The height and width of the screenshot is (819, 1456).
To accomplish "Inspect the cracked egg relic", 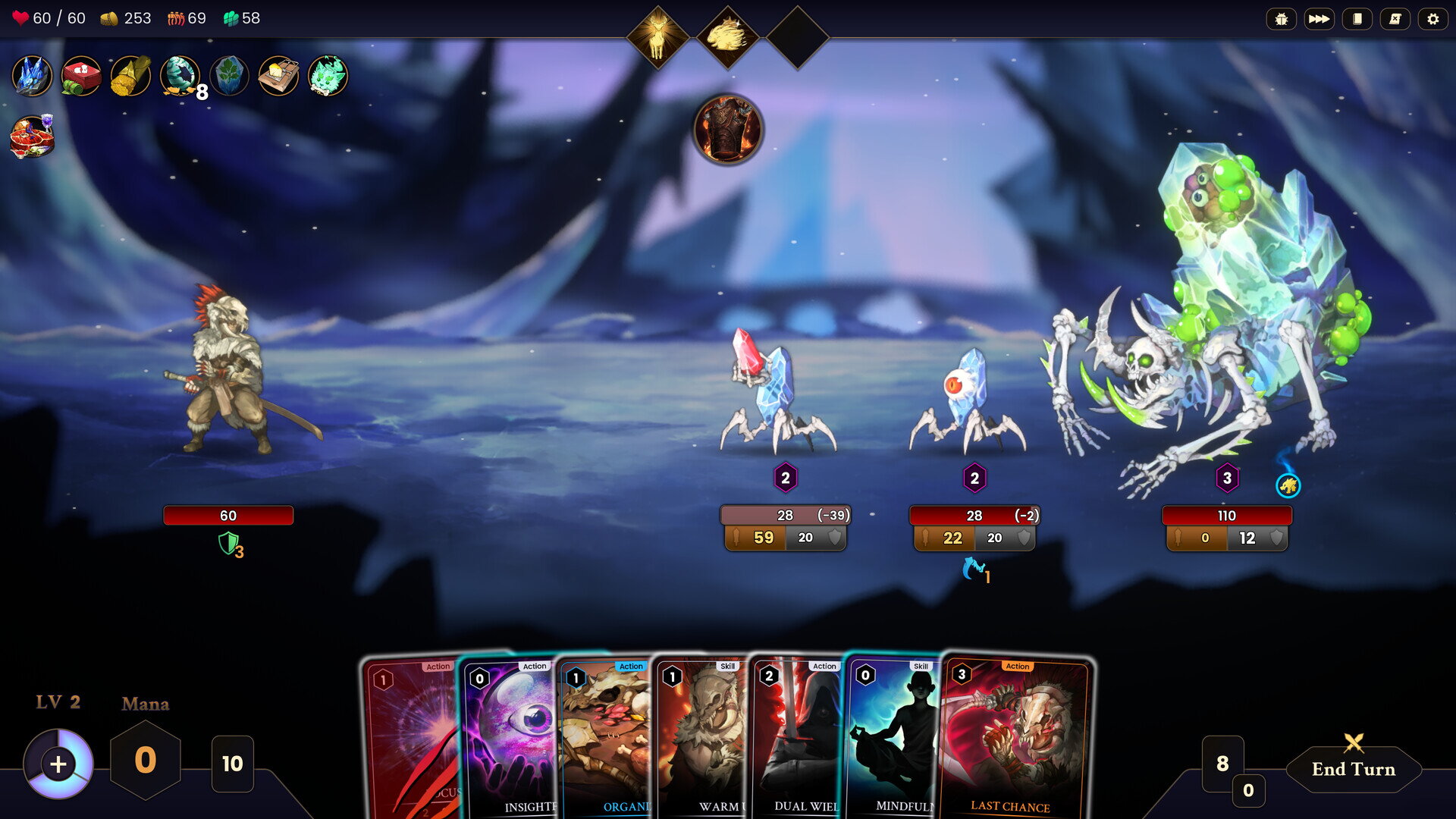I will coord(180,76).
